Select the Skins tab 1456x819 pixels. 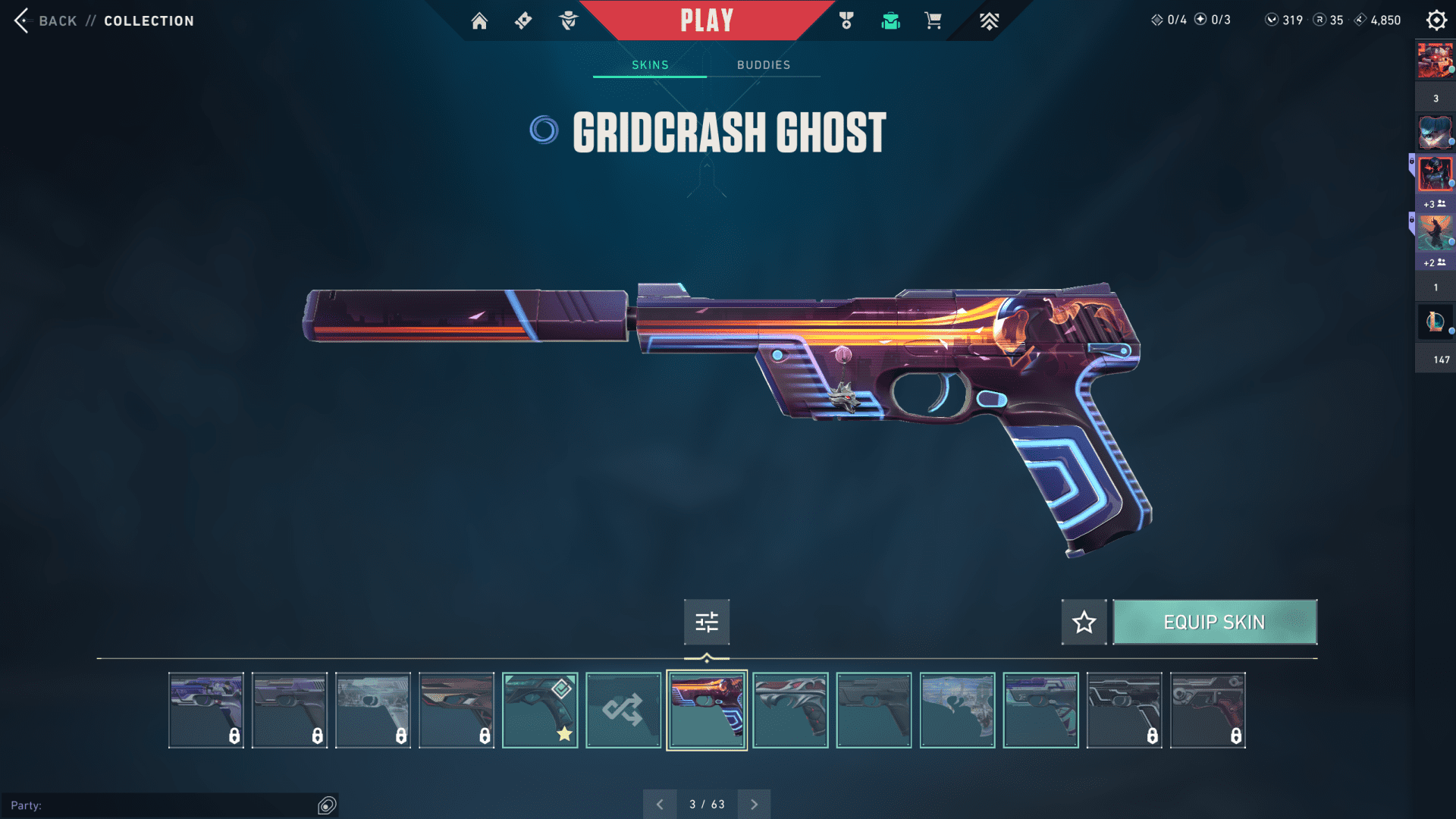click(x=650, y=65)
